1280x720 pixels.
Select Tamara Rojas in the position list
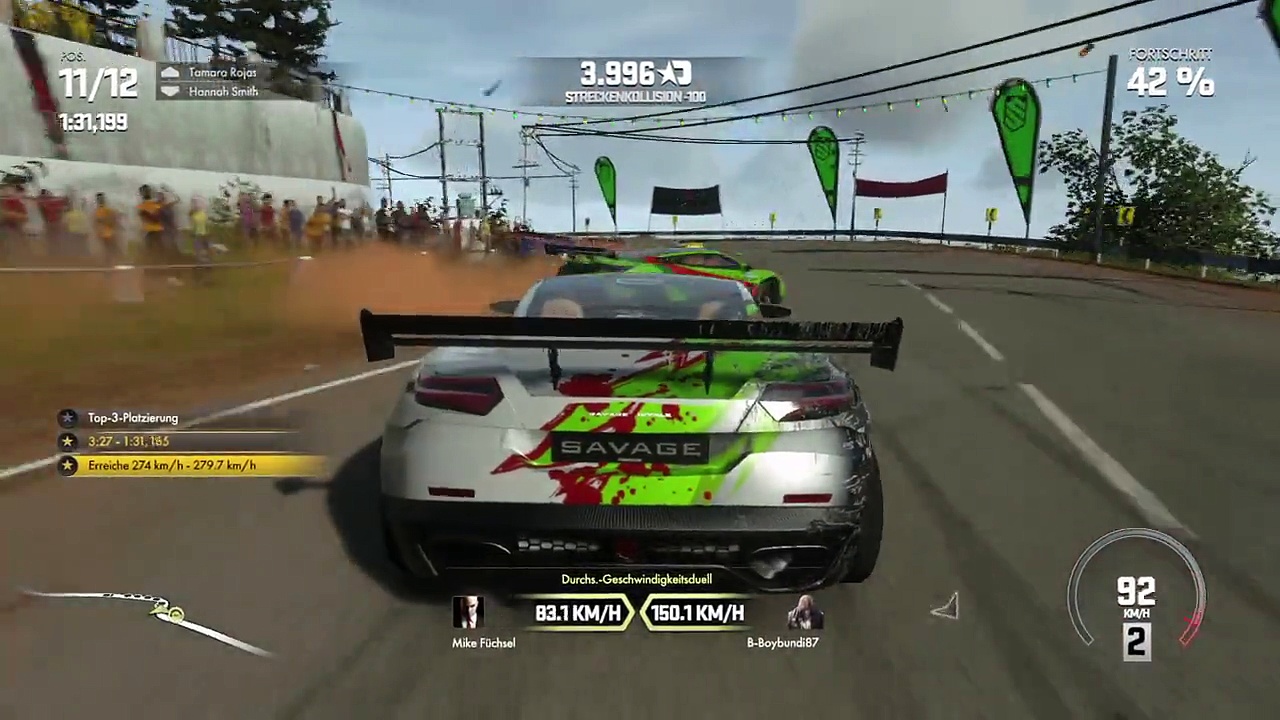coord(222,72)
